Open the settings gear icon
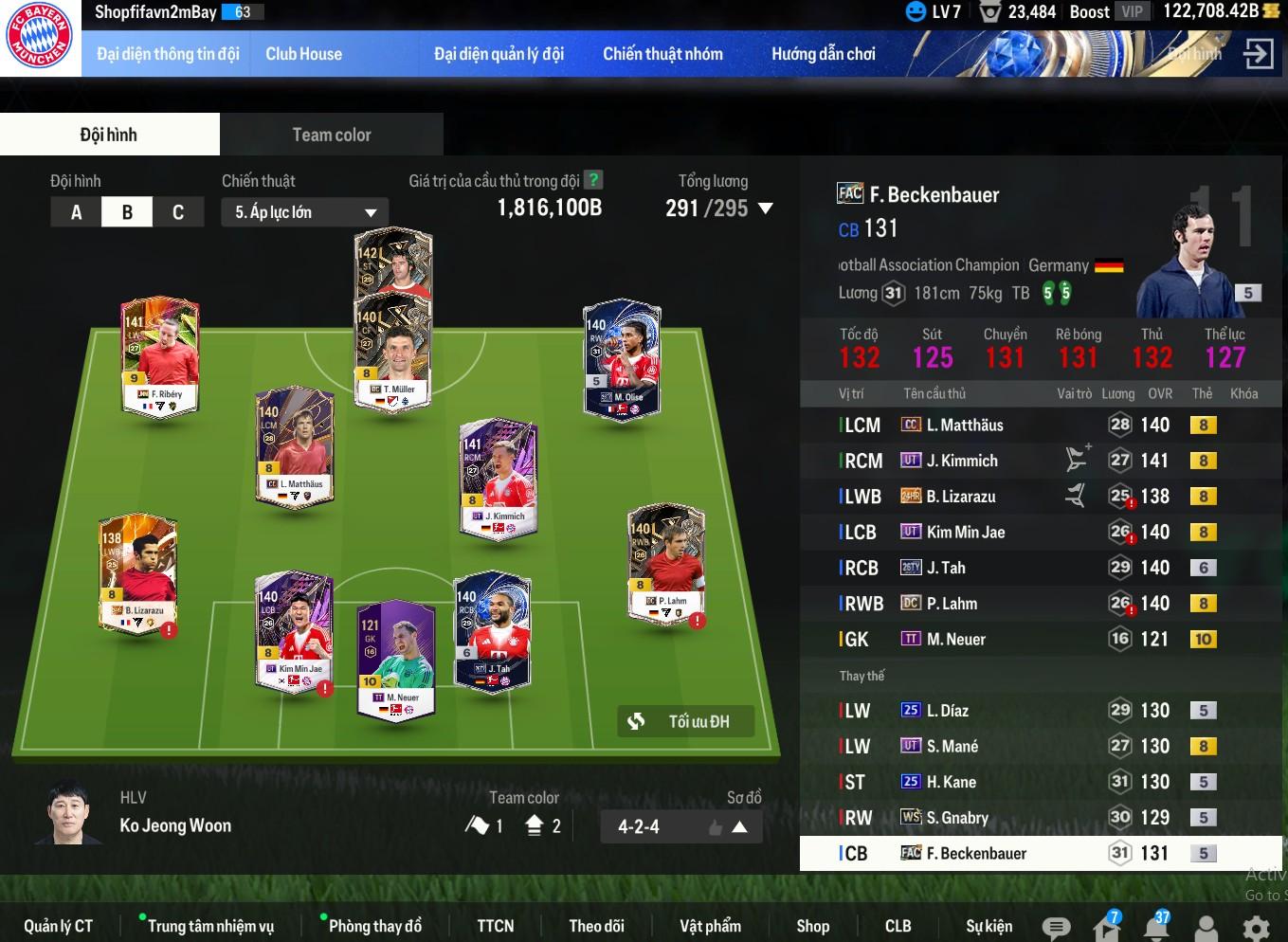The width and height of the screenshot is (1288, 942). (x=1256, y=927)
